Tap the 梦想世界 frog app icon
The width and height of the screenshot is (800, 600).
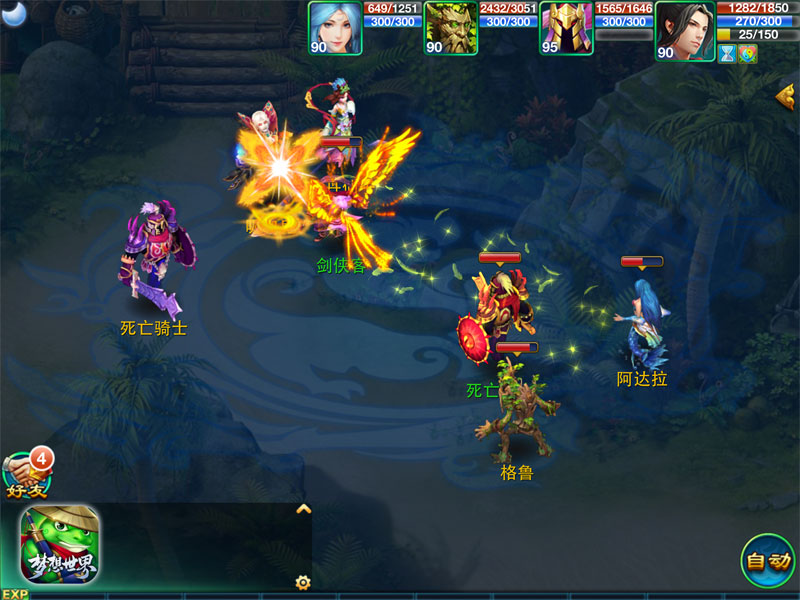coord(60,544)
